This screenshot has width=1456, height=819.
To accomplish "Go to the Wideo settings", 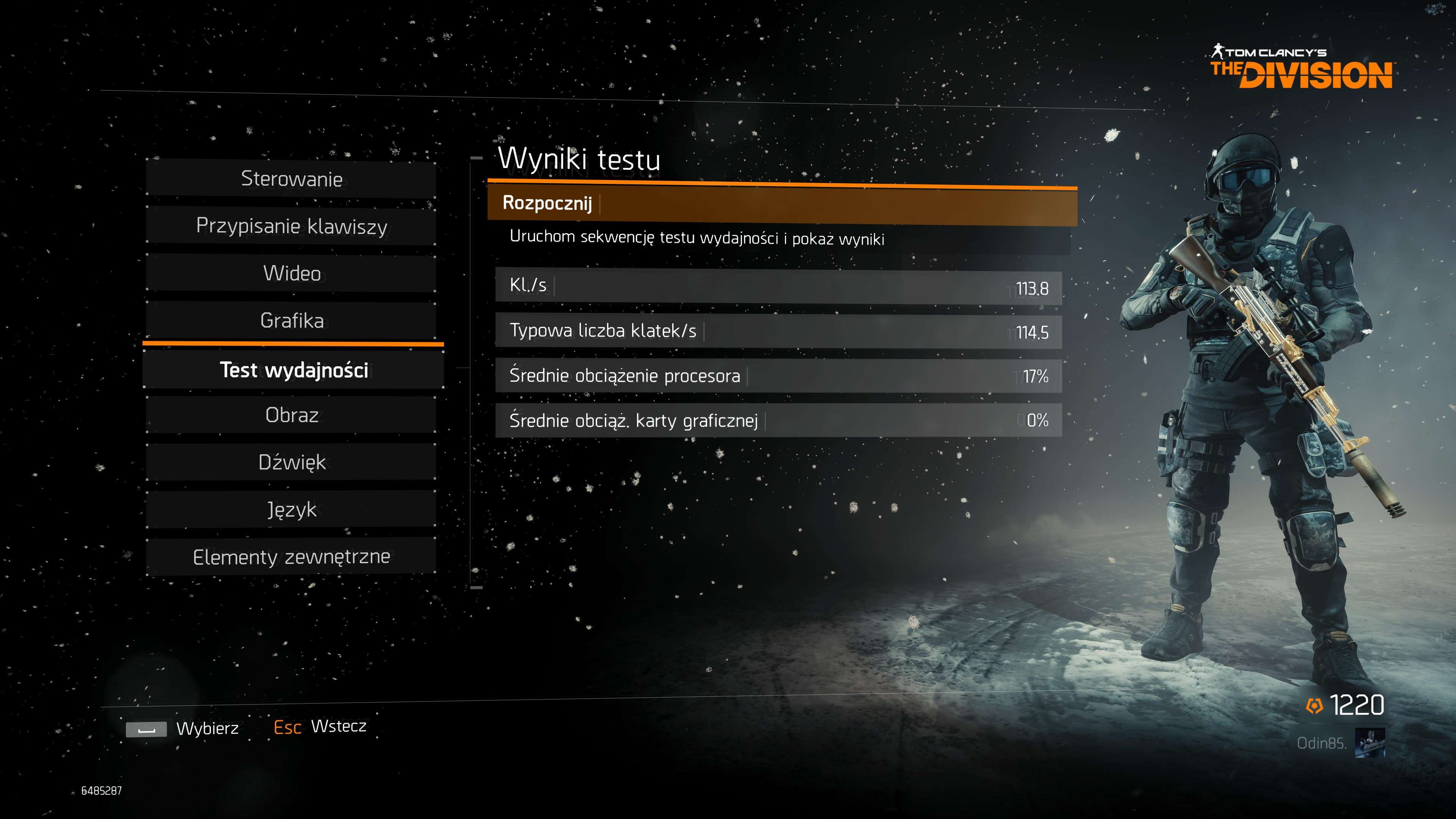I will [292, 273].
